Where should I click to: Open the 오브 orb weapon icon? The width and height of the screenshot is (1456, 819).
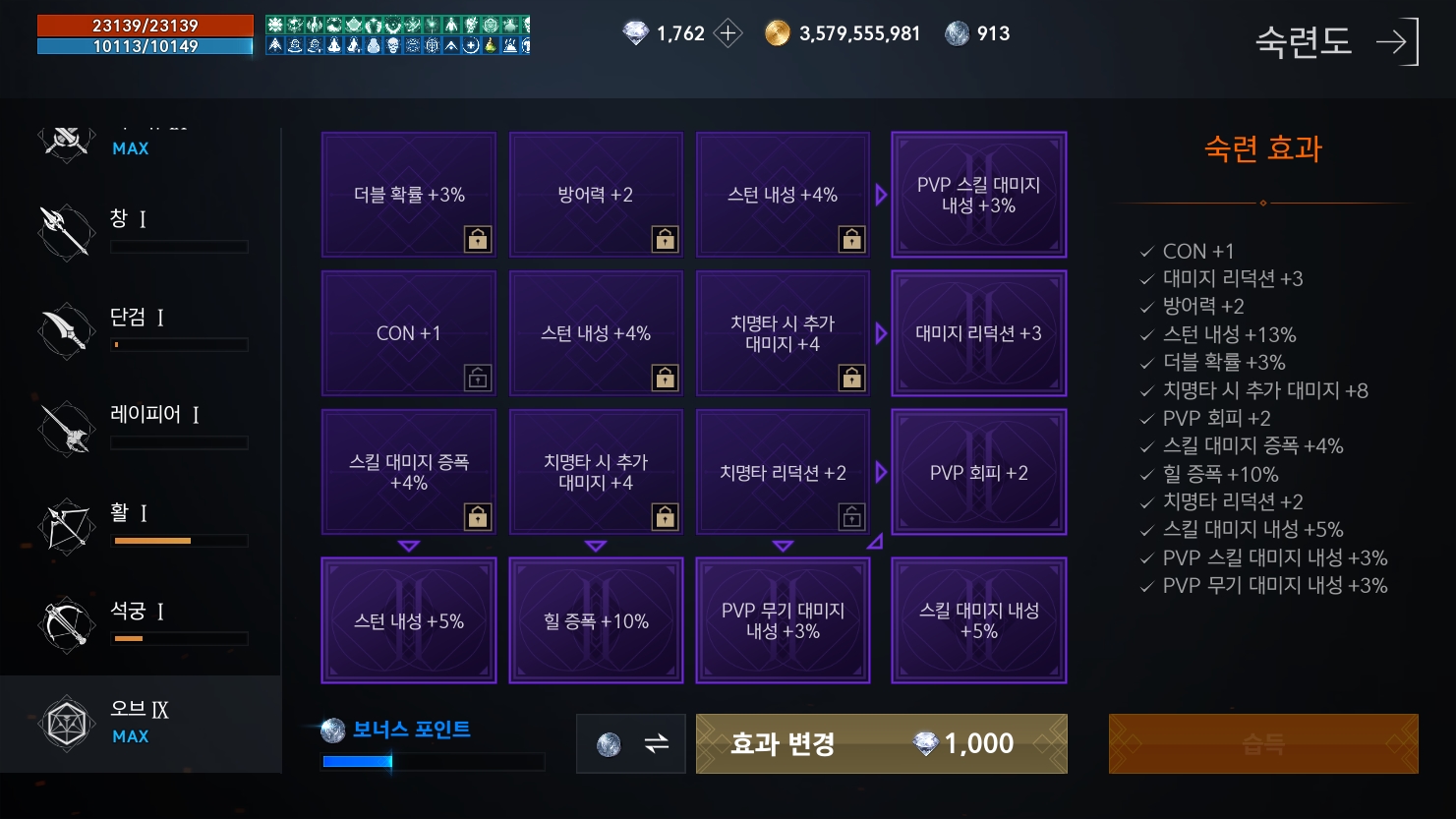66,724
